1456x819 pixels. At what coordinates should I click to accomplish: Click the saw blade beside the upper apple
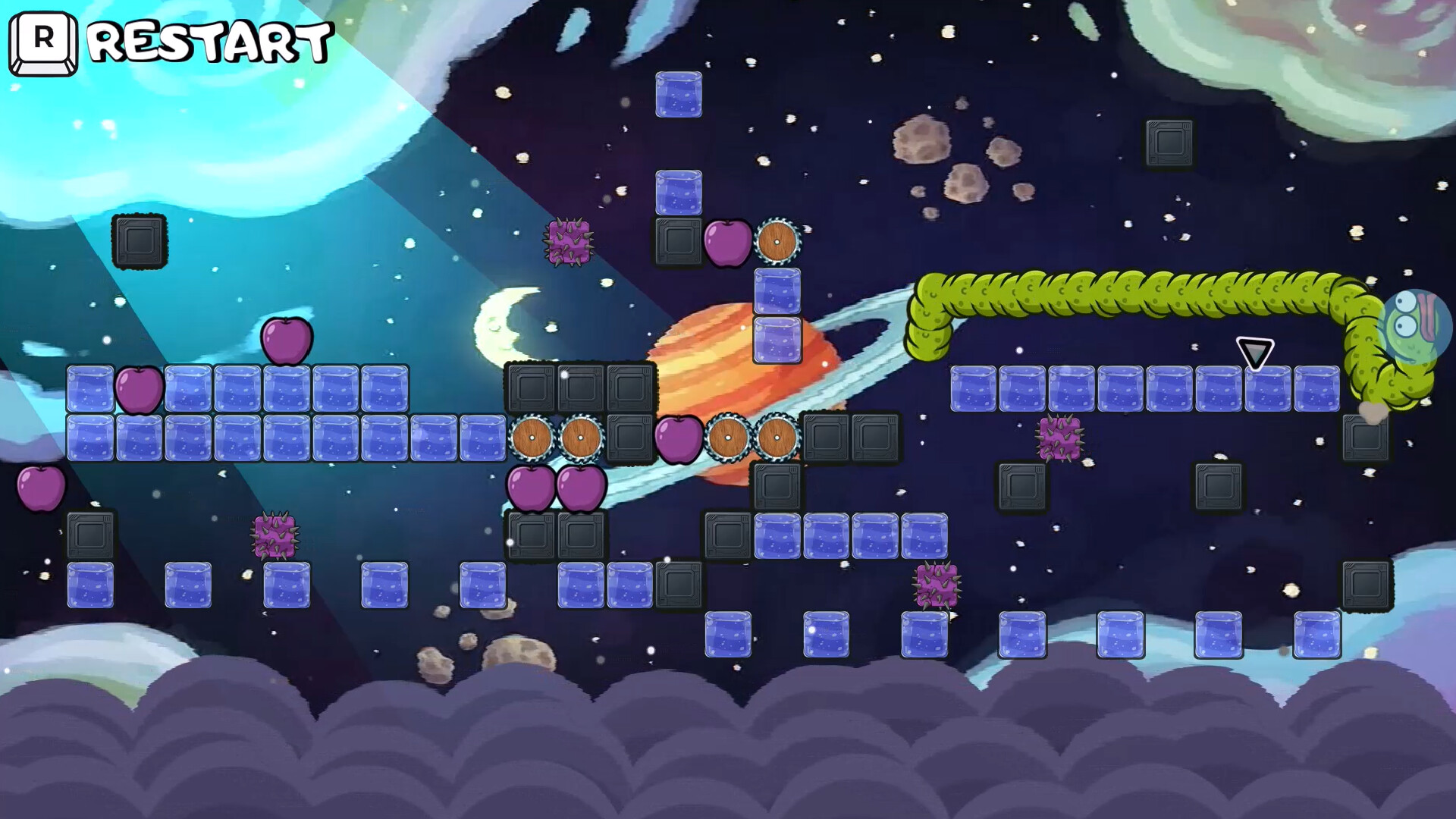pyautogui.click(x=775, y=243)
